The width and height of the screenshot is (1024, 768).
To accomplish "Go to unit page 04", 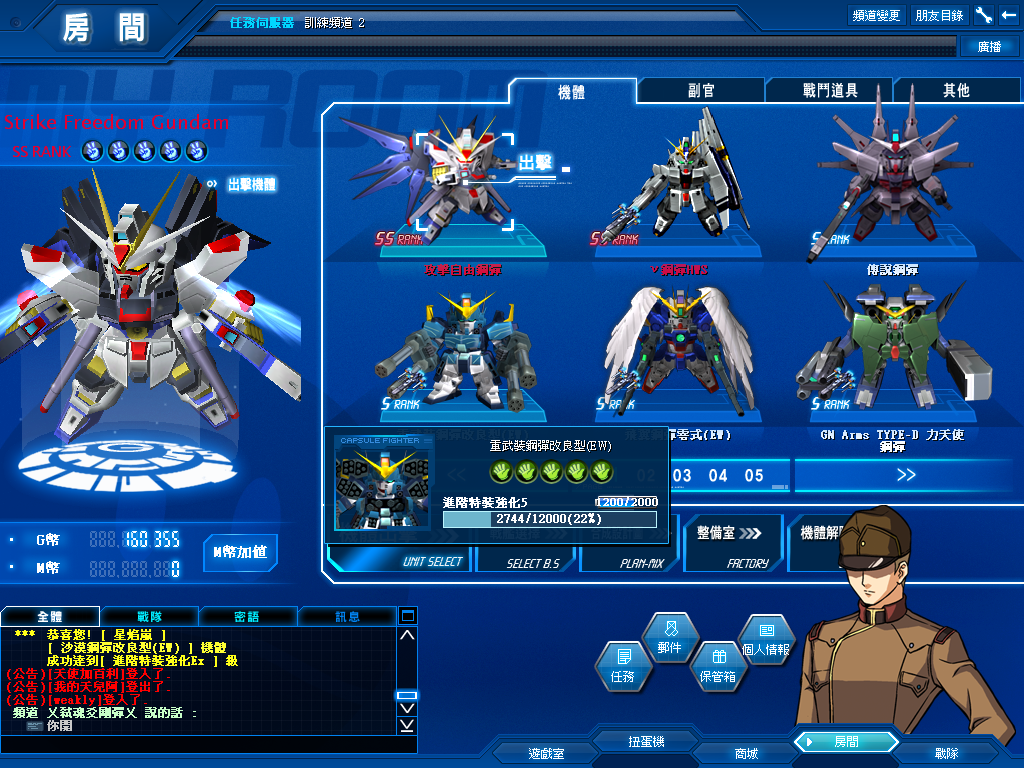I will pos(718,476).
